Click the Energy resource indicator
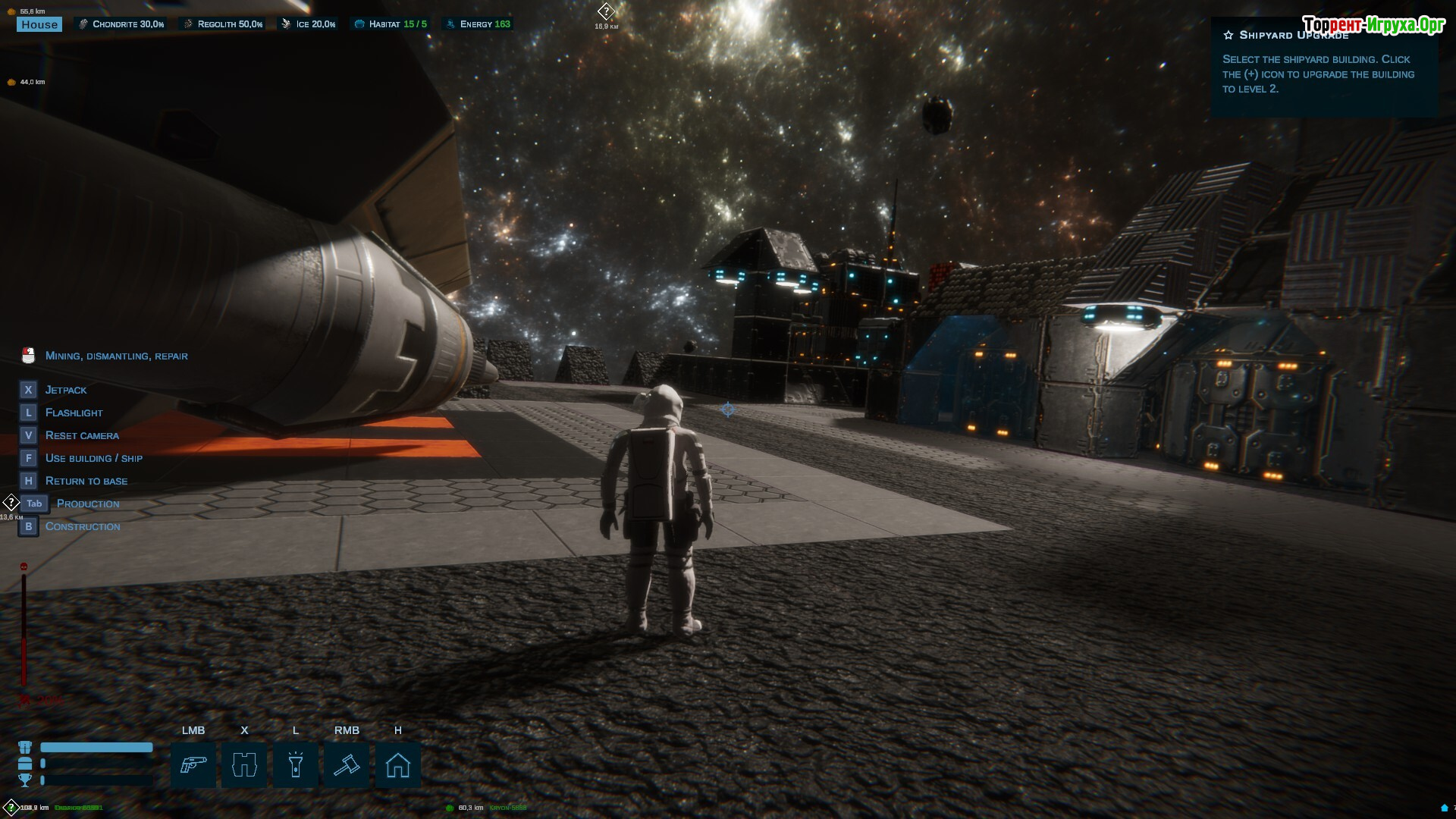1456x819 pixels. [478, 24]
